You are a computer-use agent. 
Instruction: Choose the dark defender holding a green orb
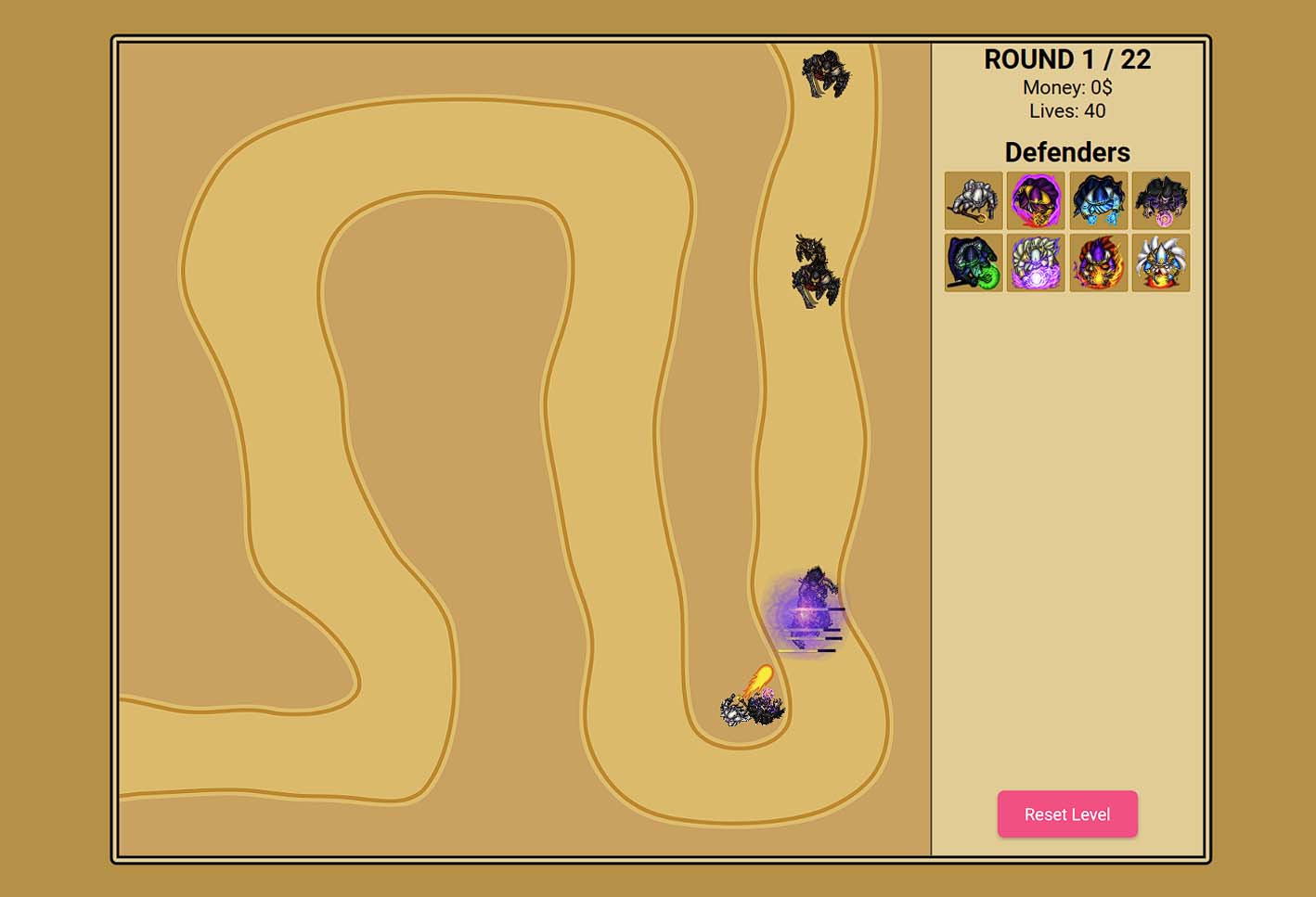click(974, 263)
